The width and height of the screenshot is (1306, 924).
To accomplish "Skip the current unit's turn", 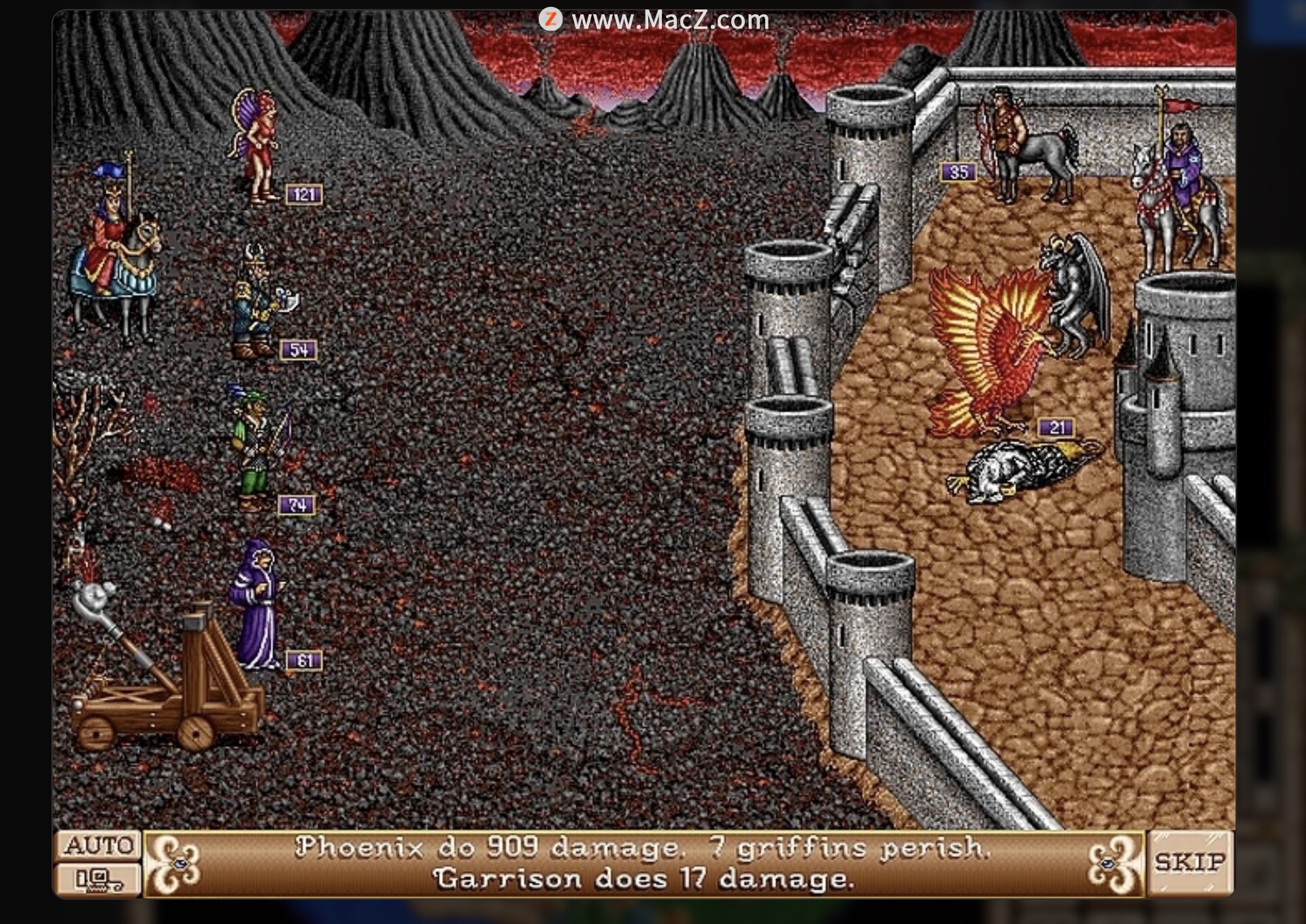I will click(1190, 863).
